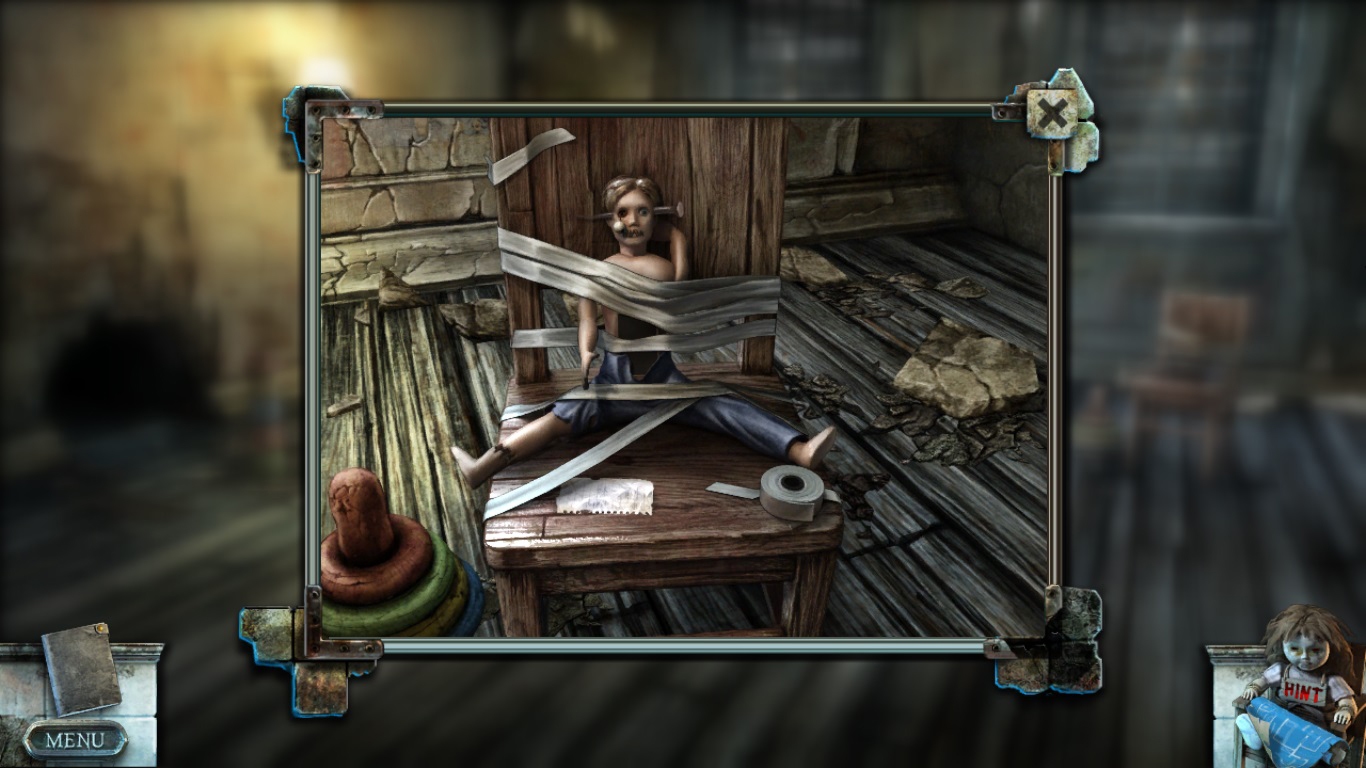Image resolution: width=1366 pixels, height=768 pixels.
Task: Click the tool in the doll's right hand
Action: click(588, 368)
